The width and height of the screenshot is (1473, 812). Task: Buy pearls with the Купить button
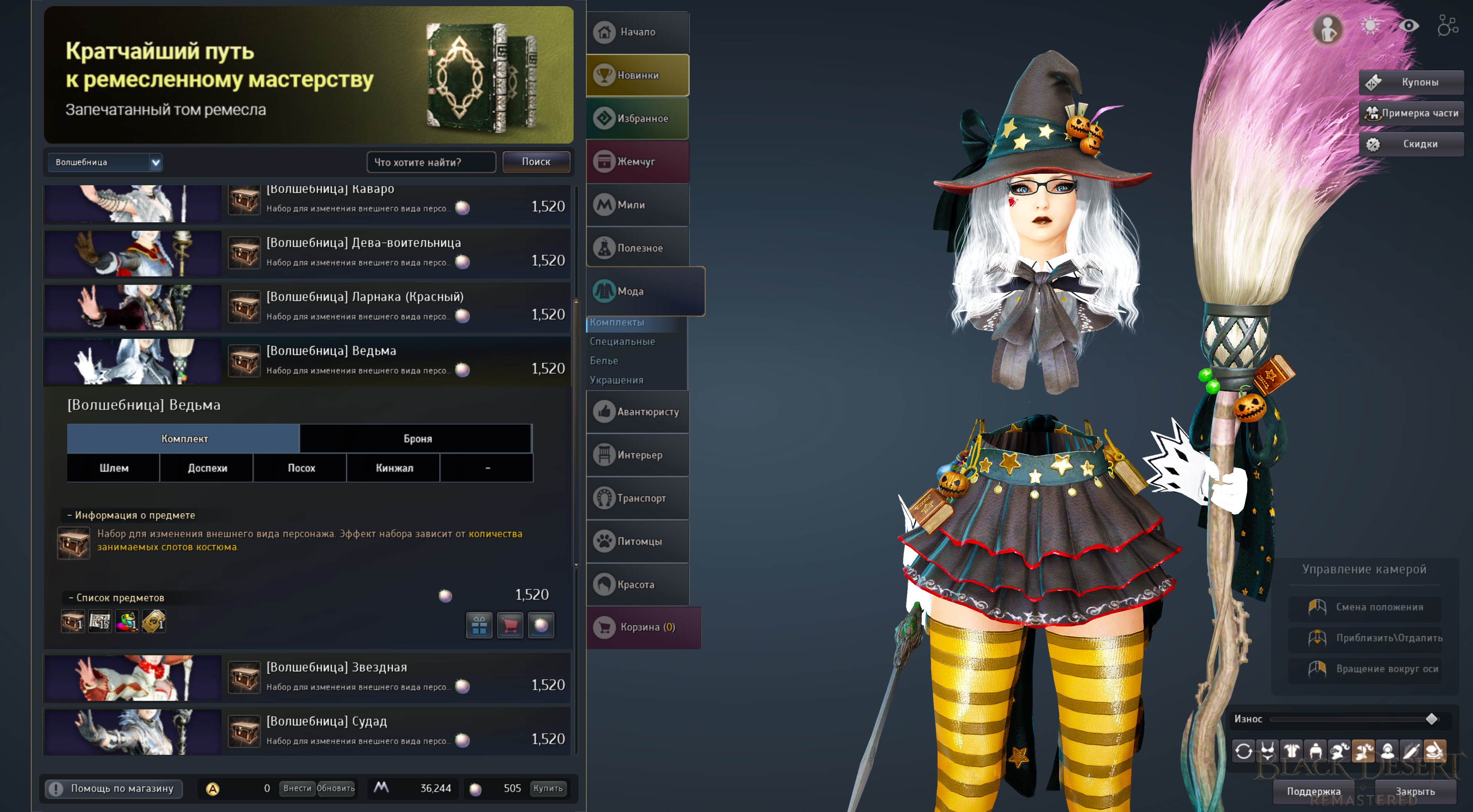[x=547, y=788]
